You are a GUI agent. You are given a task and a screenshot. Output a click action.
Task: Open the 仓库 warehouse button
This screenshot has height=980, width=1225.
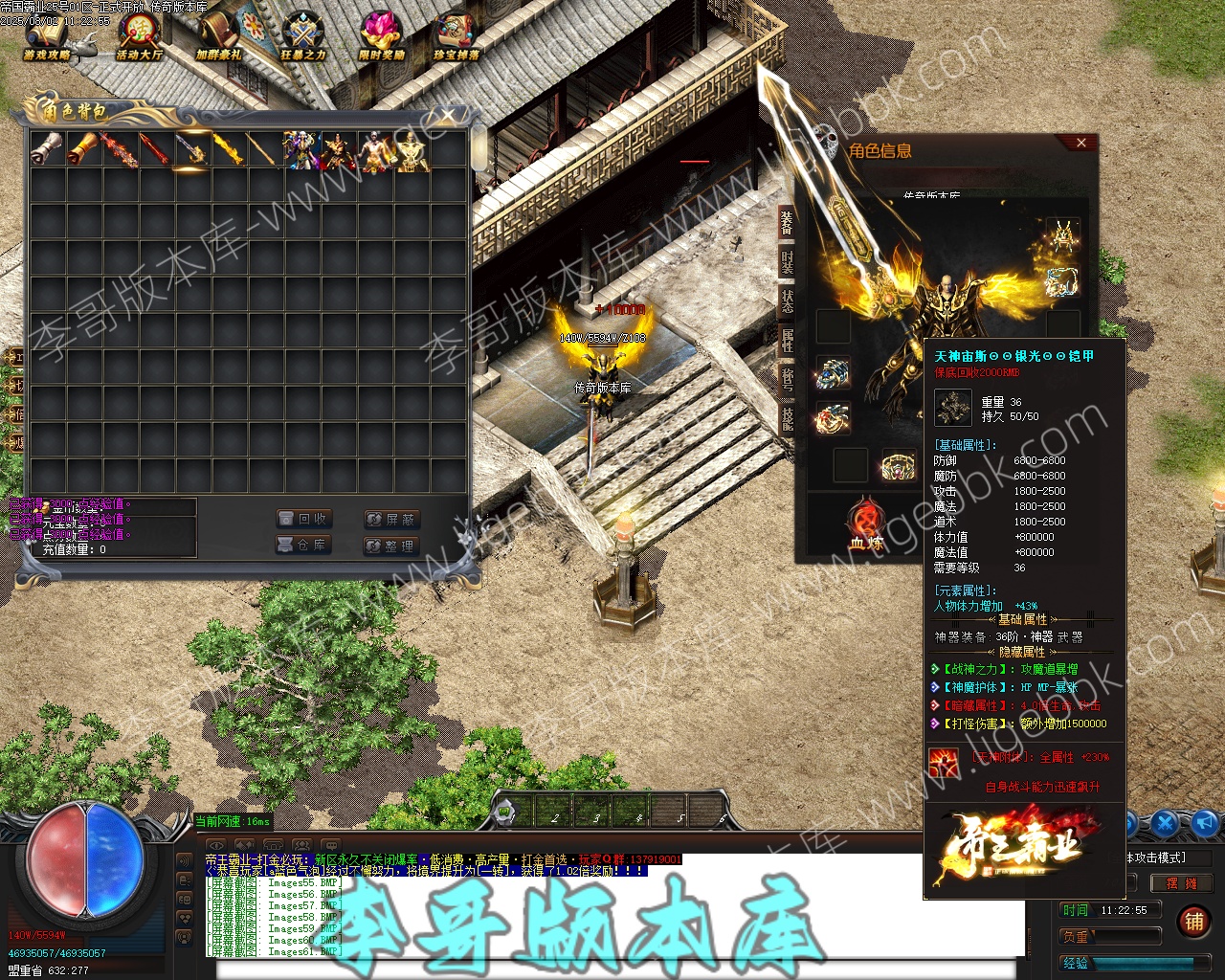pyautogui.click(x=303, y=545)
